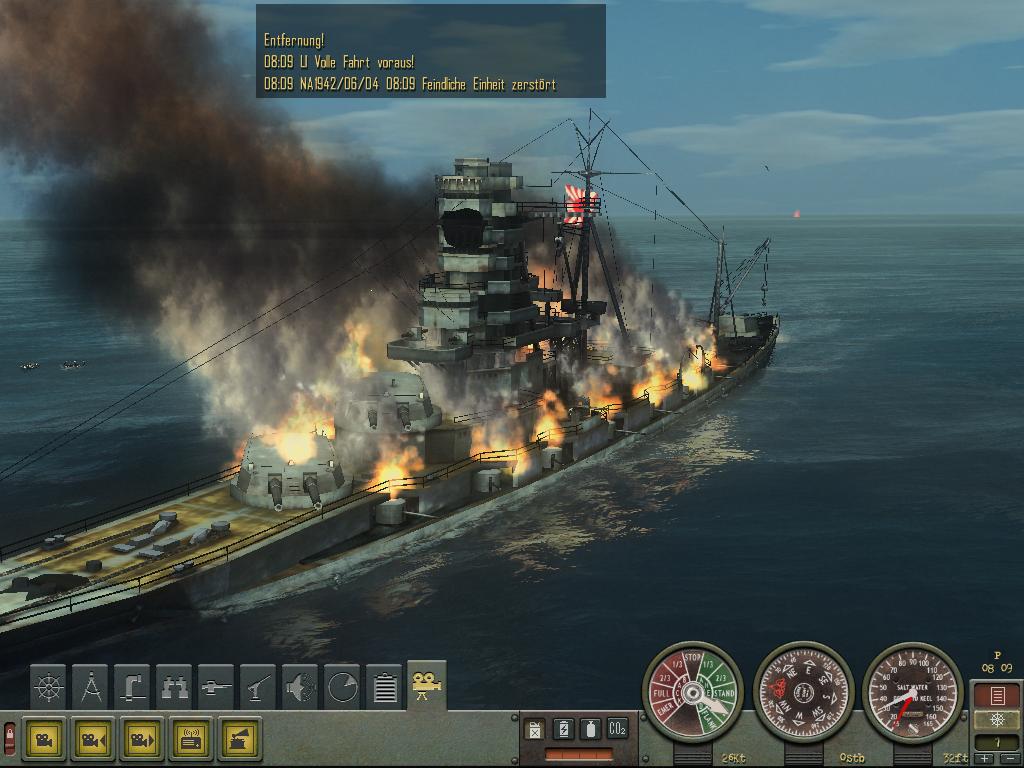
Task: Open the radio messages button
Action: (190, 740)
